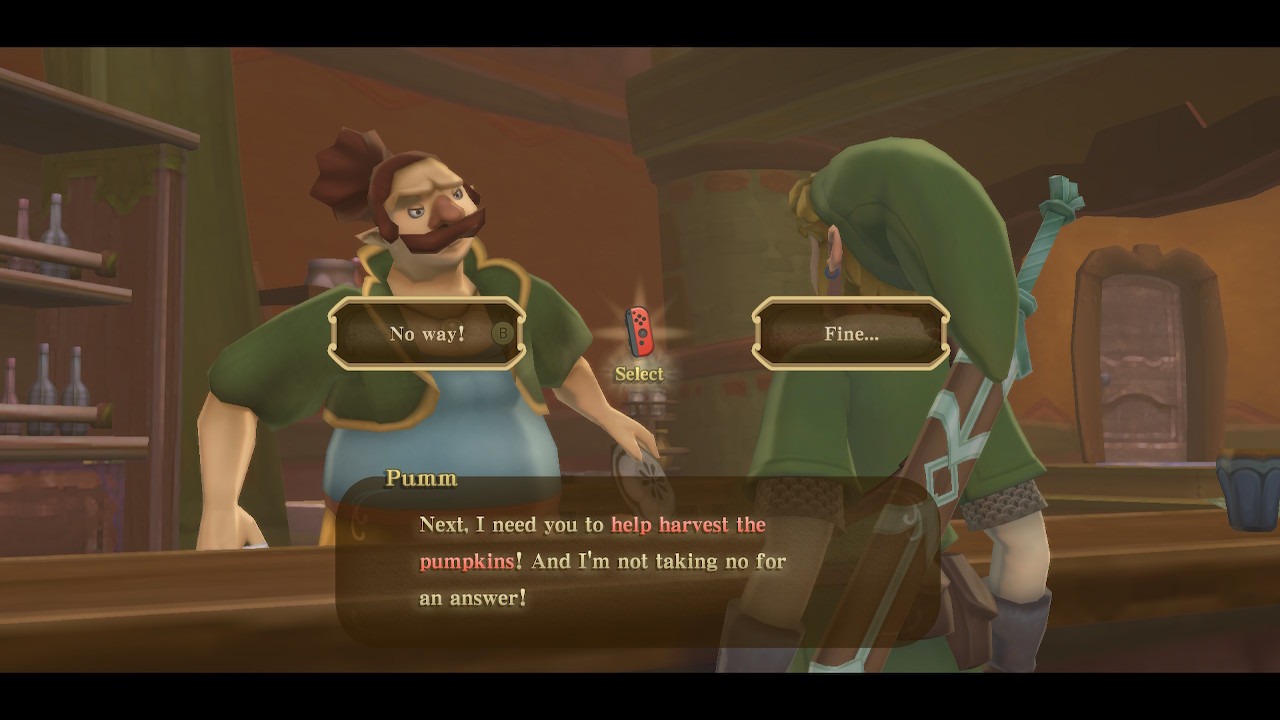Accept with the "Fine..." reply

pos(851,334)
